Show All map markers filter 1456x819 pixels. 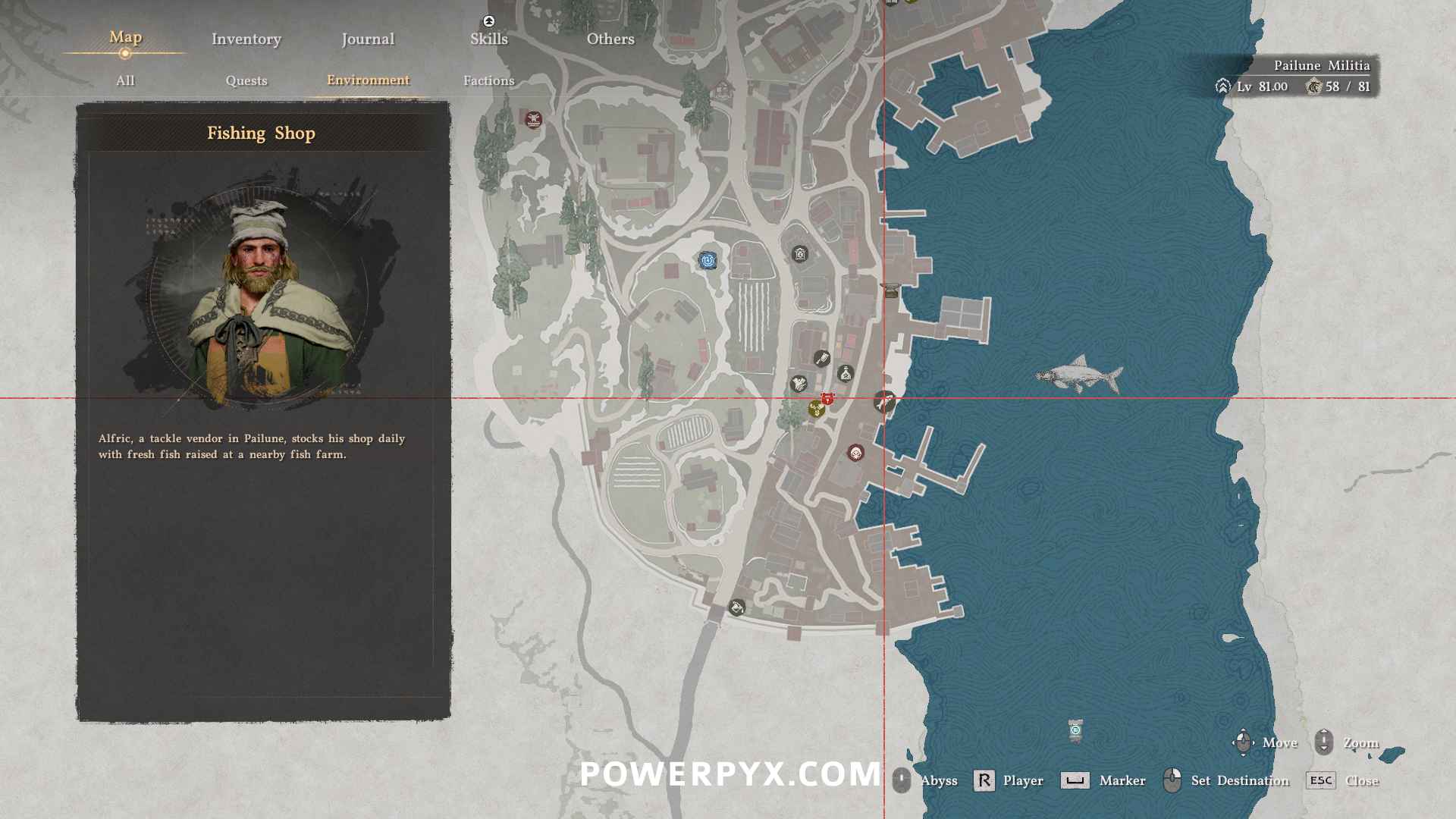click(x=125, y=80)
